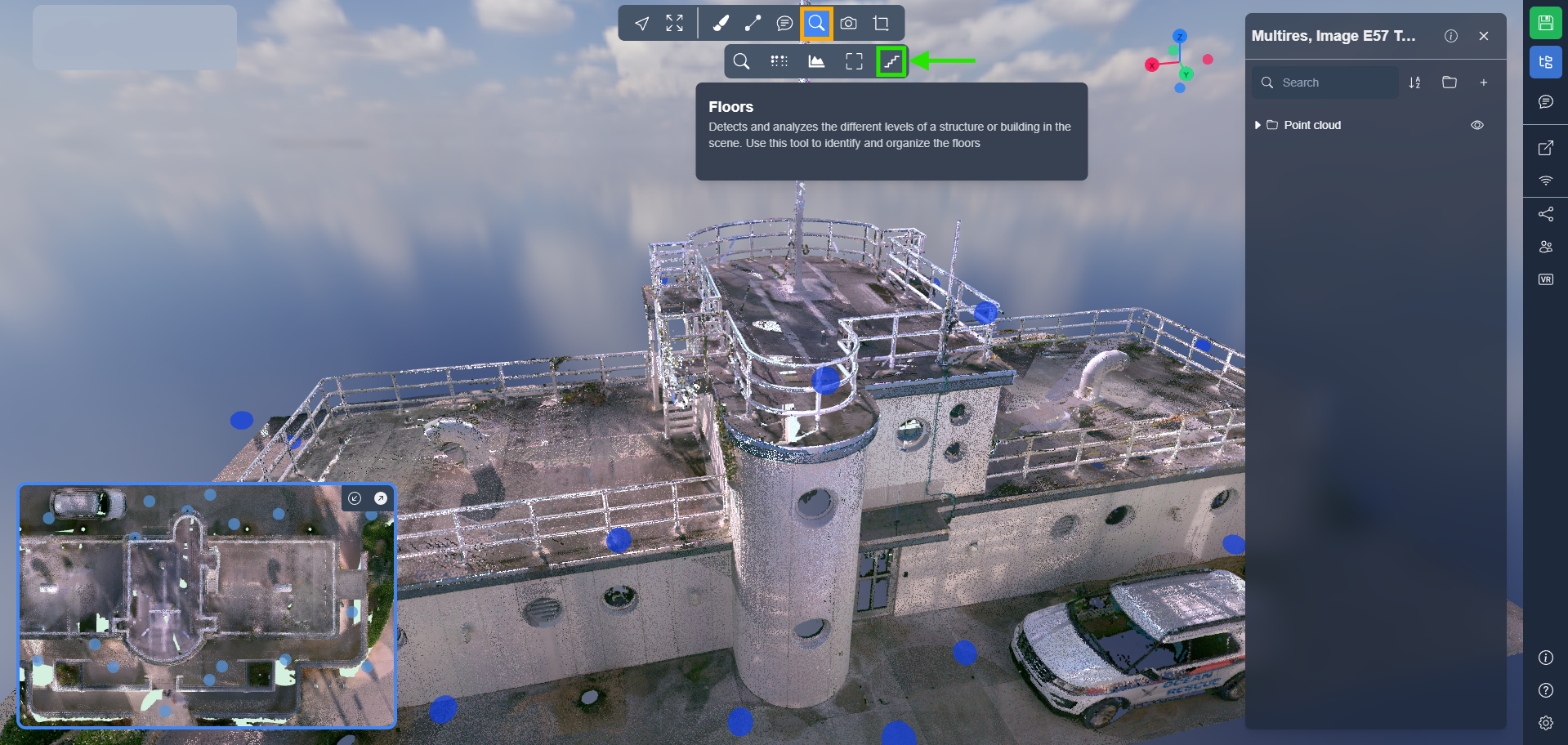This screenshot has height=745, width=1568.
Task: Expand the minimap with its arrow button
Action: pyautogui.click(x=381, y=498)
